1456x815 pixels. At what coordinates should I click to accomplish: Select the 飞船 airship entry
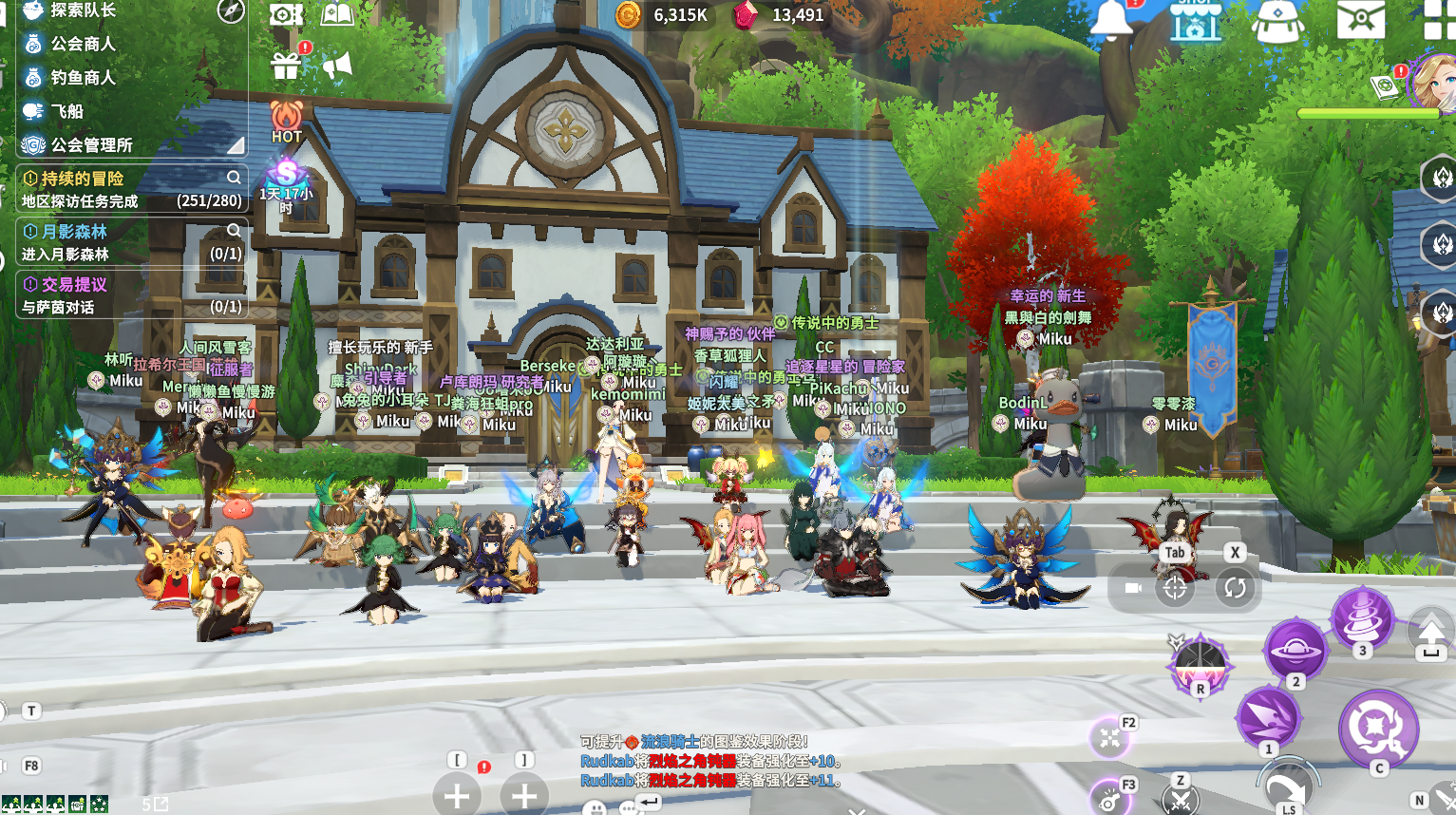pos(66,111)
